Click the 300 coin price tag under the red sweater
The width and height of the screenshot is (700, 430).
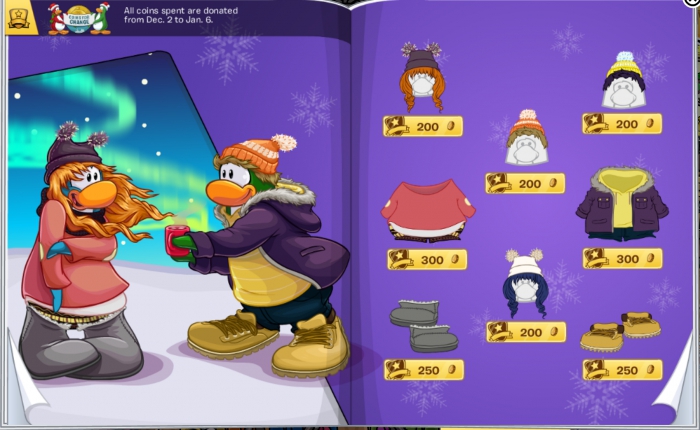tap(426, 259)
